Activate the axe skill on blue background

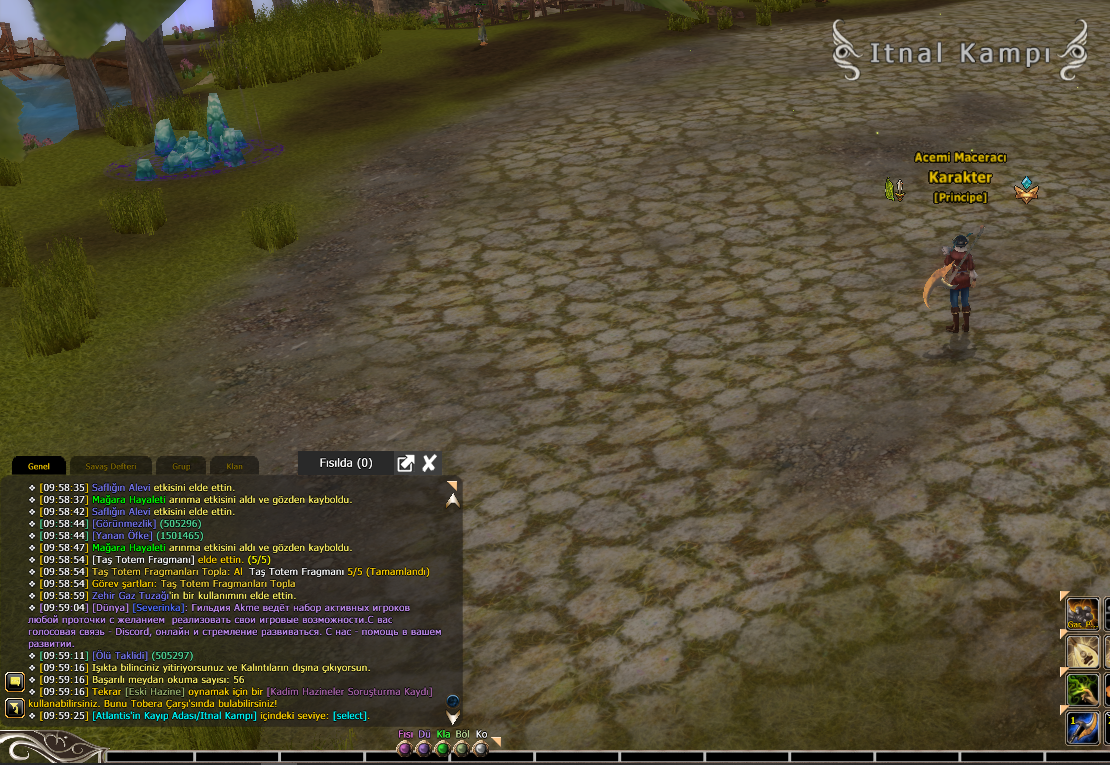coord(1083,727)
